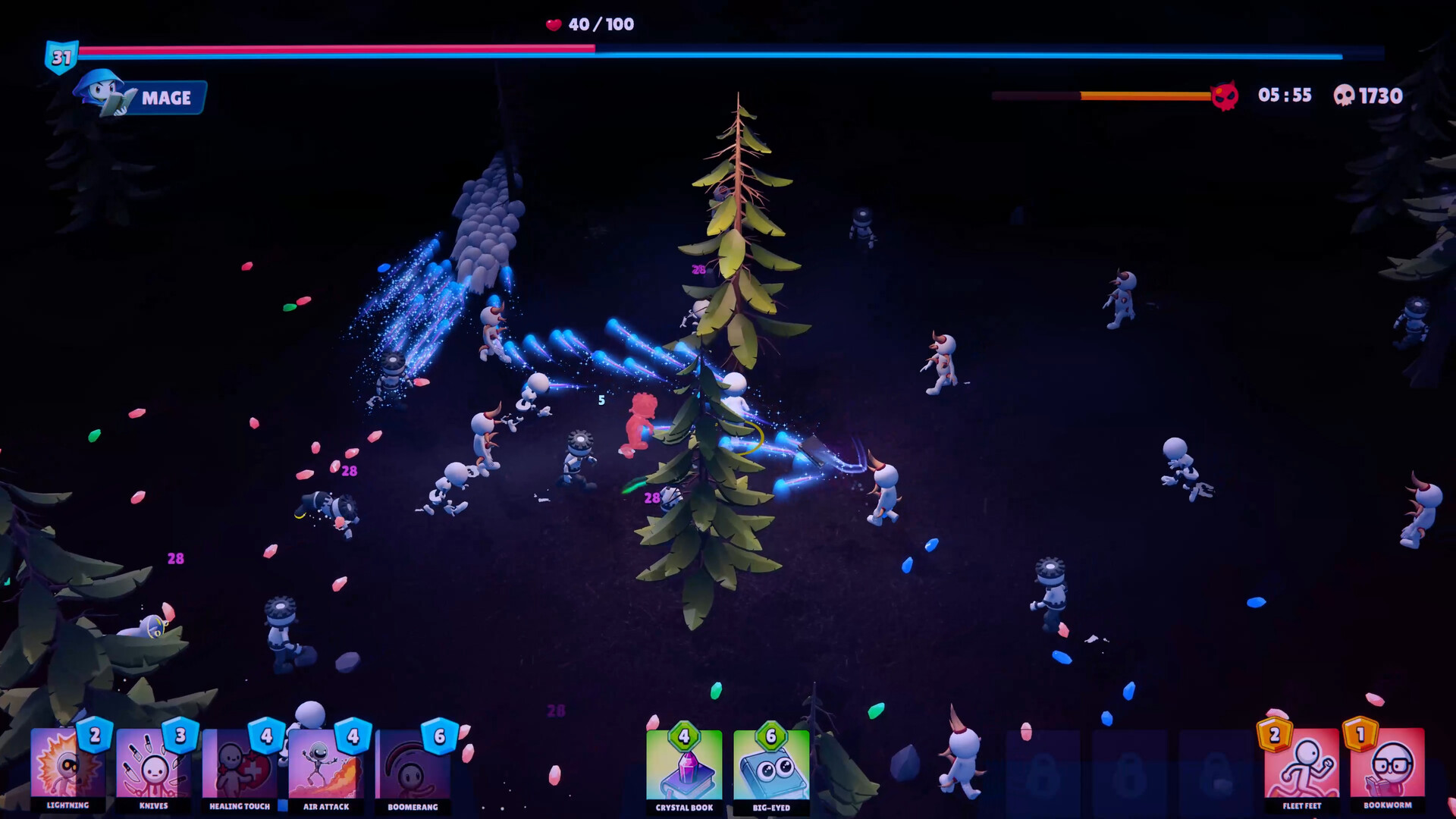Click the Lightning card level badge showing 2
Screen dimensions: 1456x819
(x=93, y=738)
